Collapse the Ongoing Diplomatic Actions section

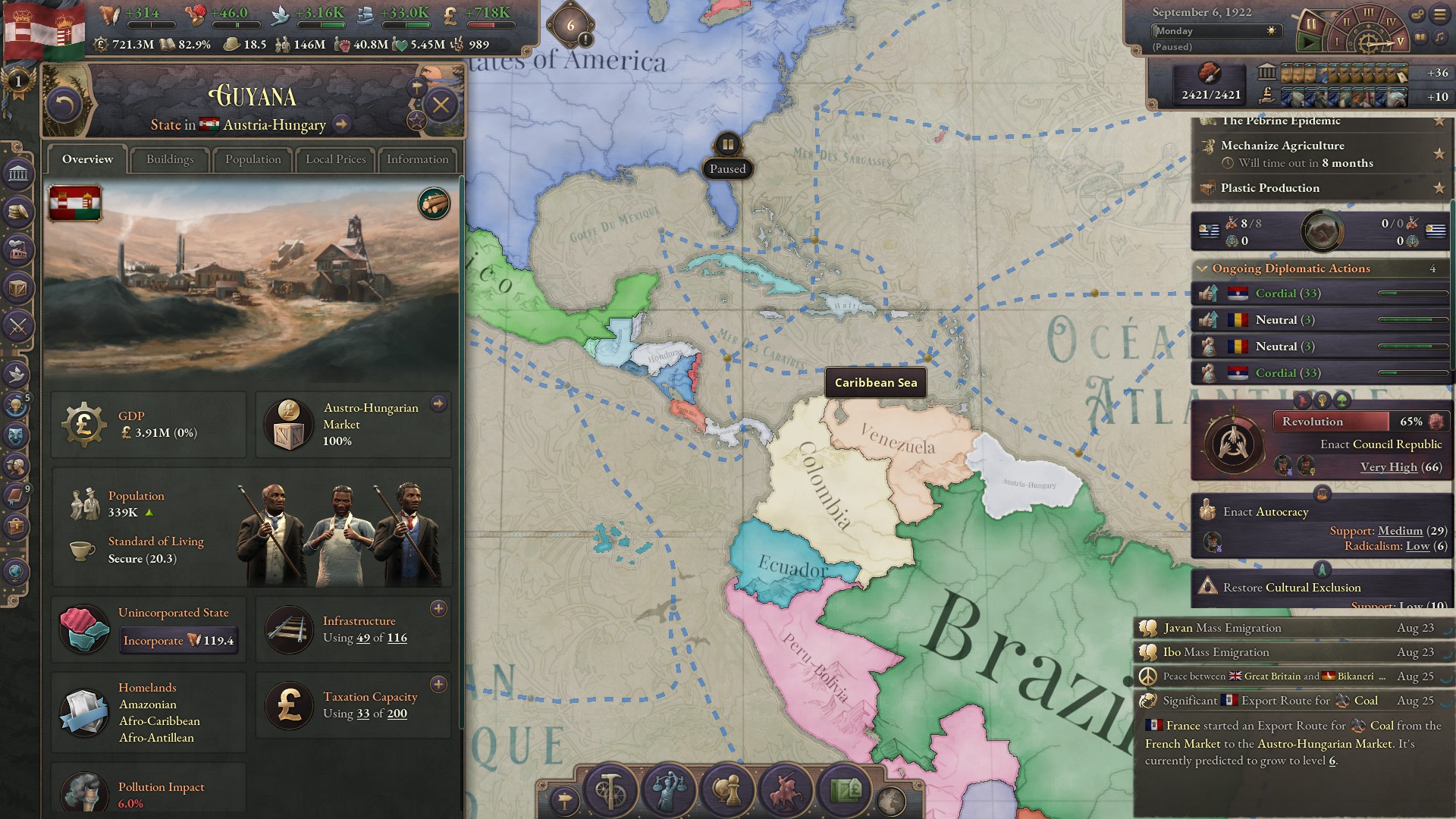(1203, 268)
